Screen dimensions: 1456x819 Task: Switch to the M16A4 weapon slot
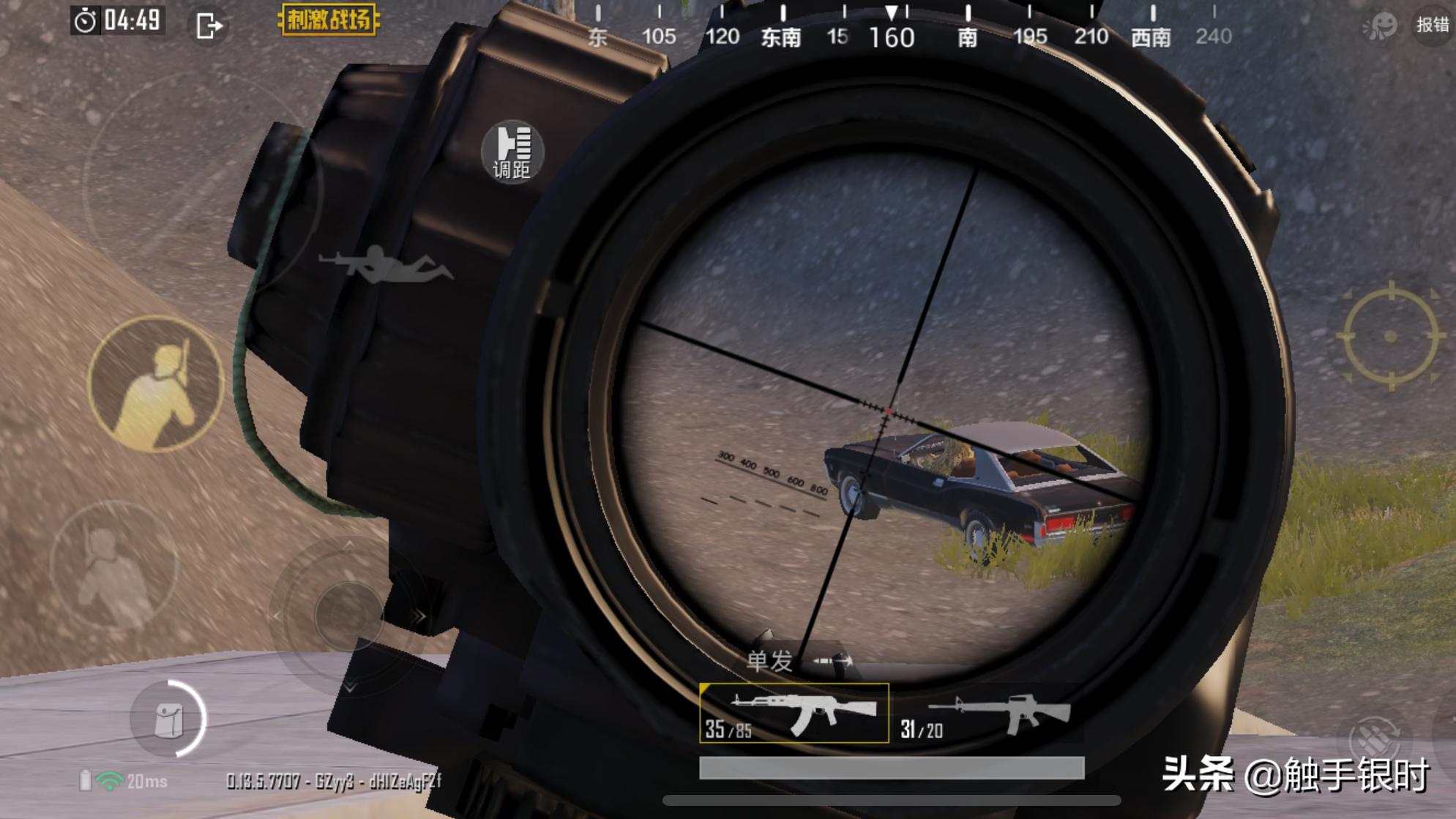(x=988, y=714)
